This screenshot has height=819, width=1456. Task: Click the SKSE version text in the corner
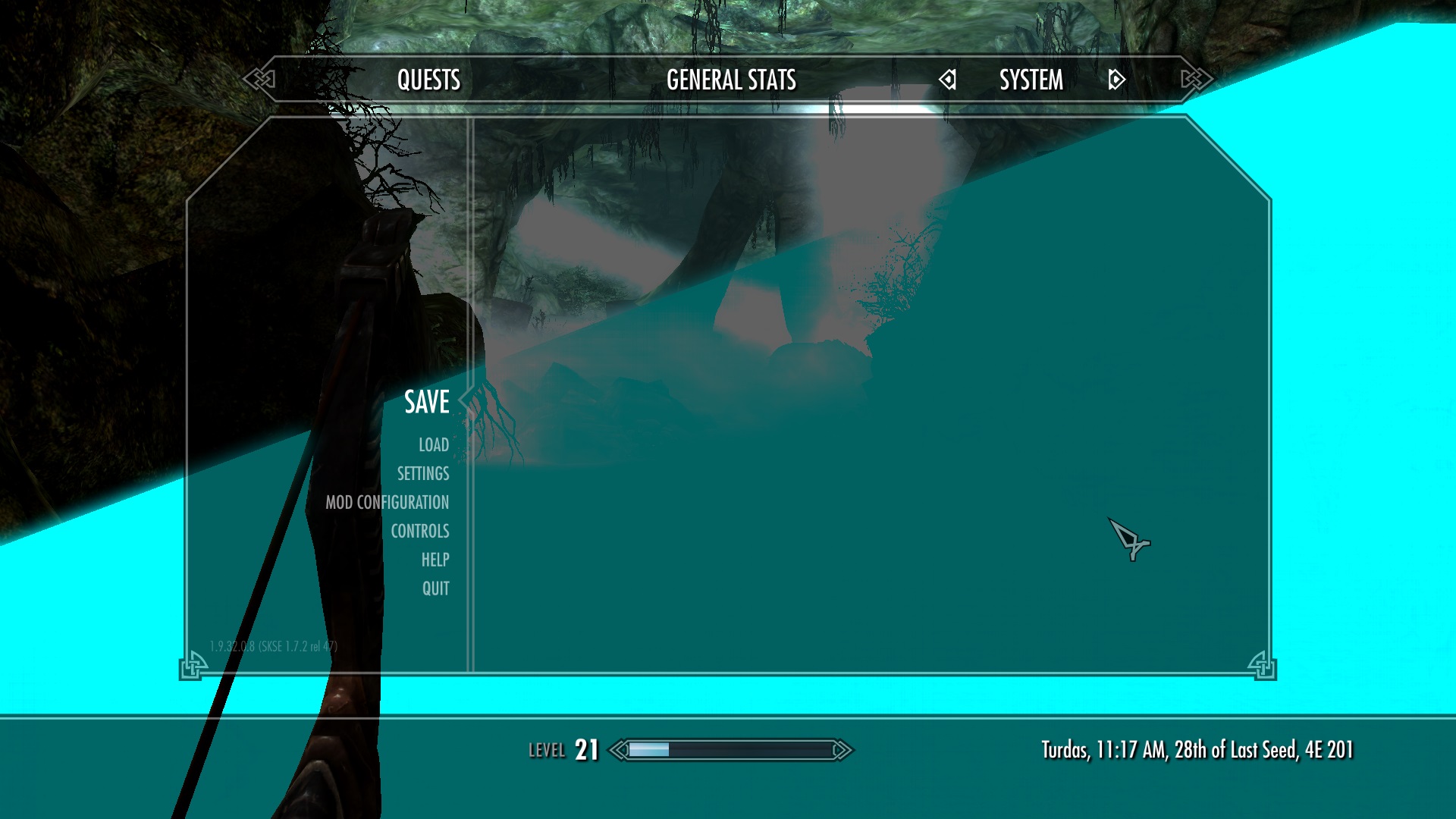click(274, 645)
